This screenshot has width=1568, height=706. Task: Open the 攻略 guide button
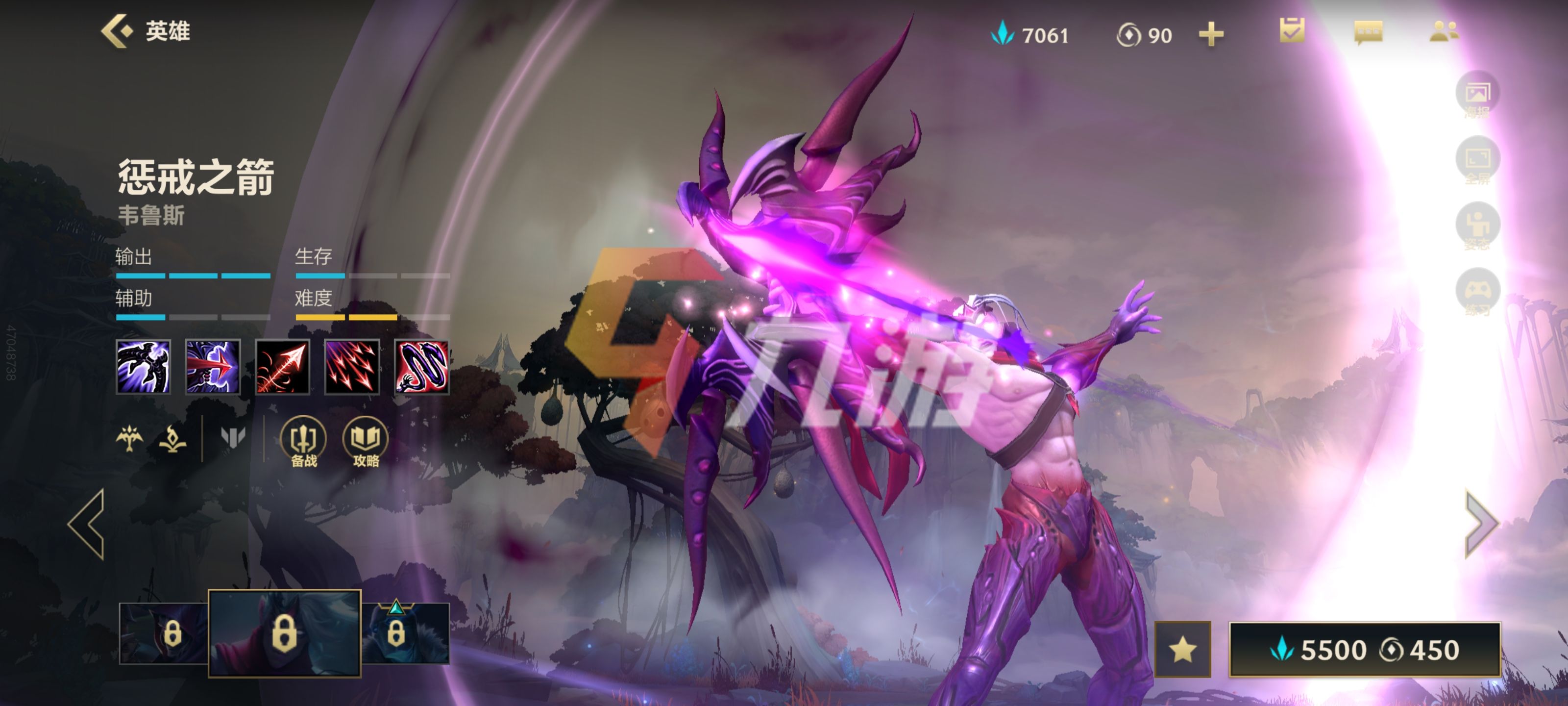pyautogui.click(x=365, y=442)
